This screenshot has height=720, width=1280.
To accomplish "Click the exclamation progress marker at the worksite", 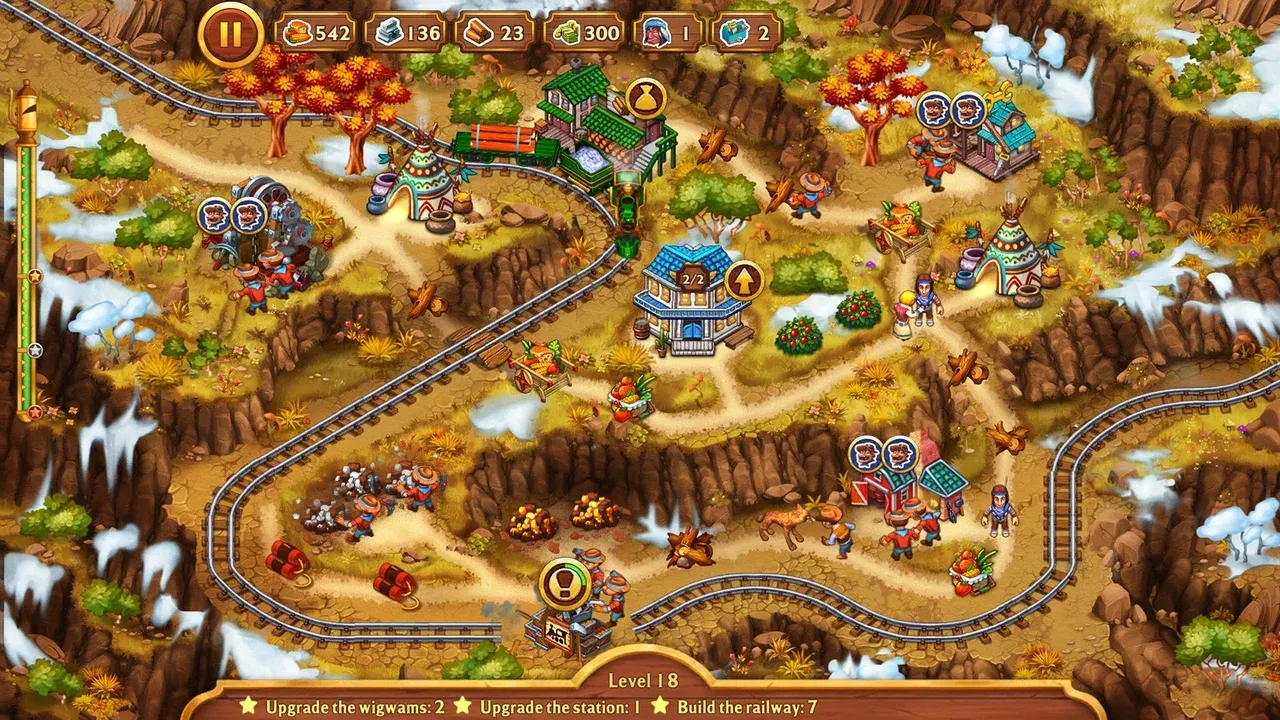I will click(x=563, y=583).
